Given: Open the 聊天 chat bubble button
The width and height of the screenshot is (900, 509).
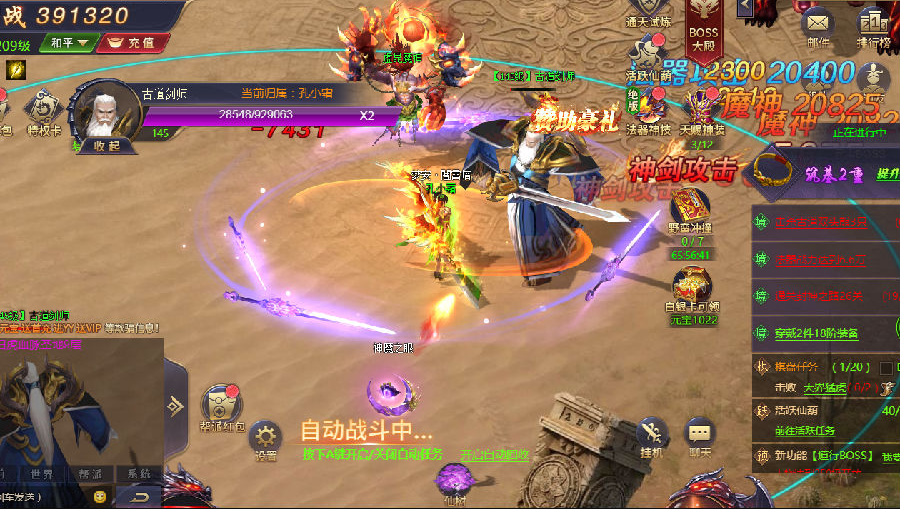Looking at the screenshot, I should click(x=700, y=435).
